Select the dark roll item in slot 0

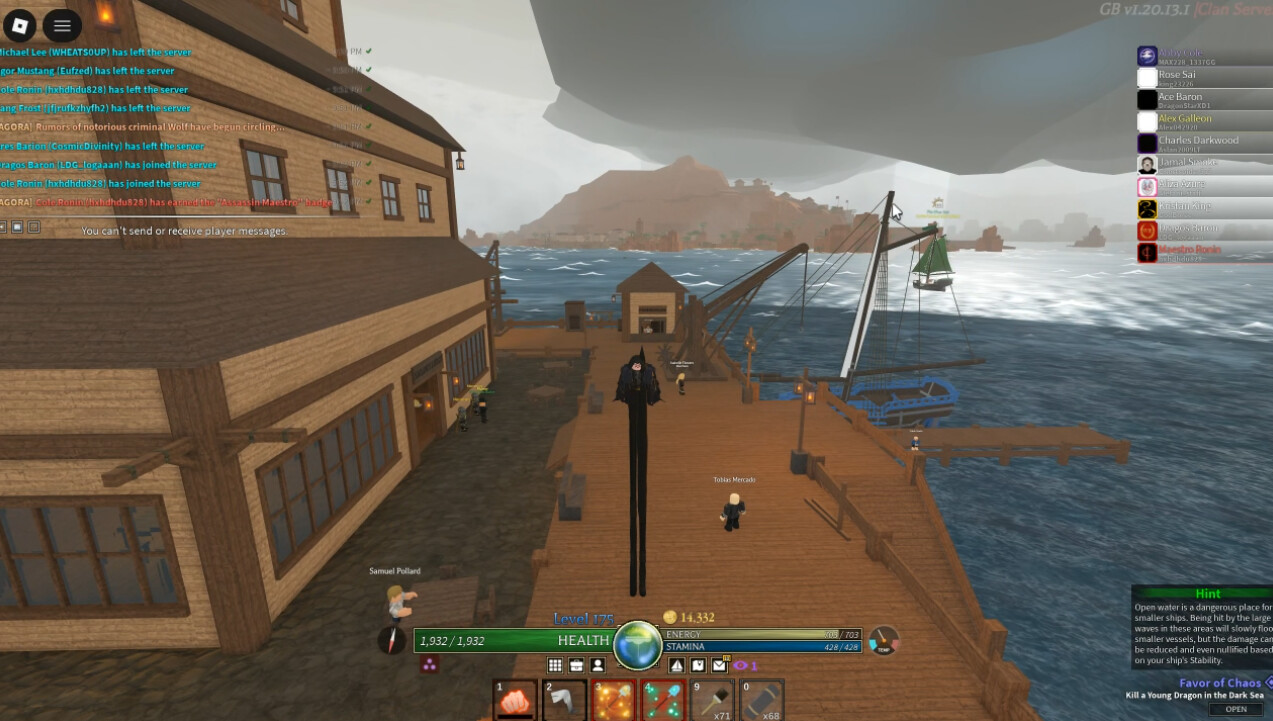(761, 699)
